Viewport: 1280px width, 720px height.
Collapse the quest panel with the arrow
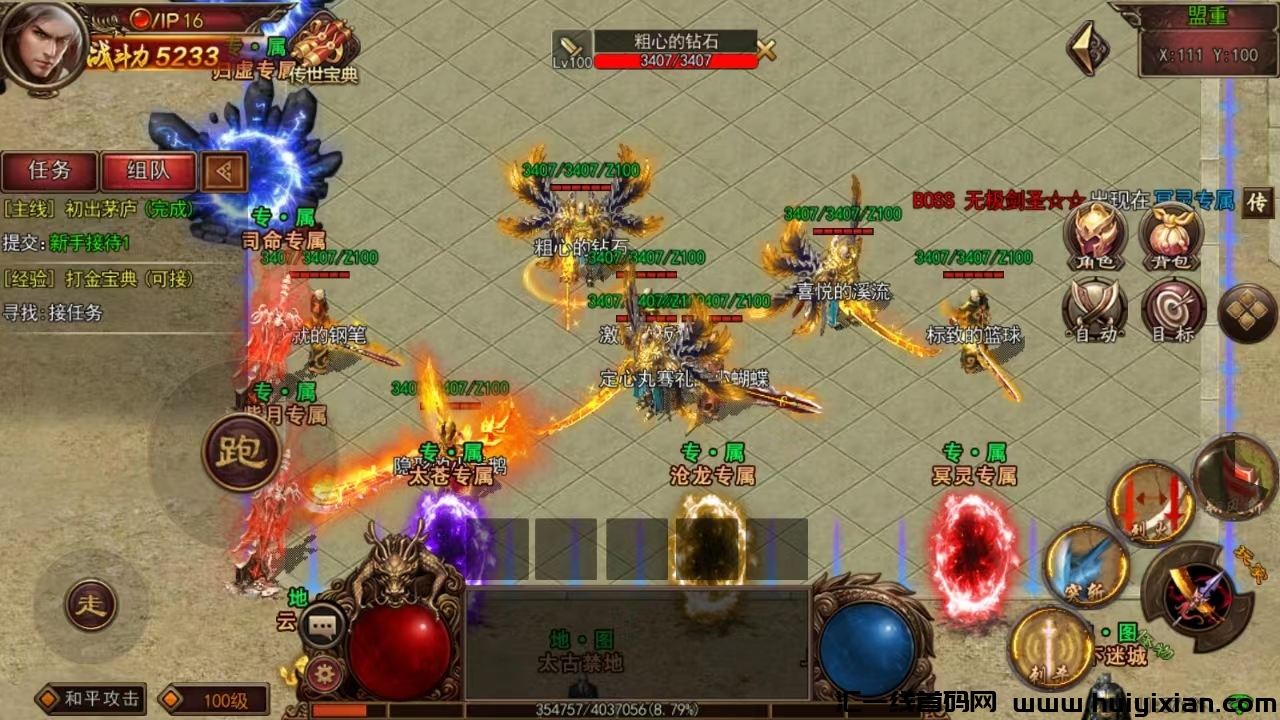pos(225,172)
